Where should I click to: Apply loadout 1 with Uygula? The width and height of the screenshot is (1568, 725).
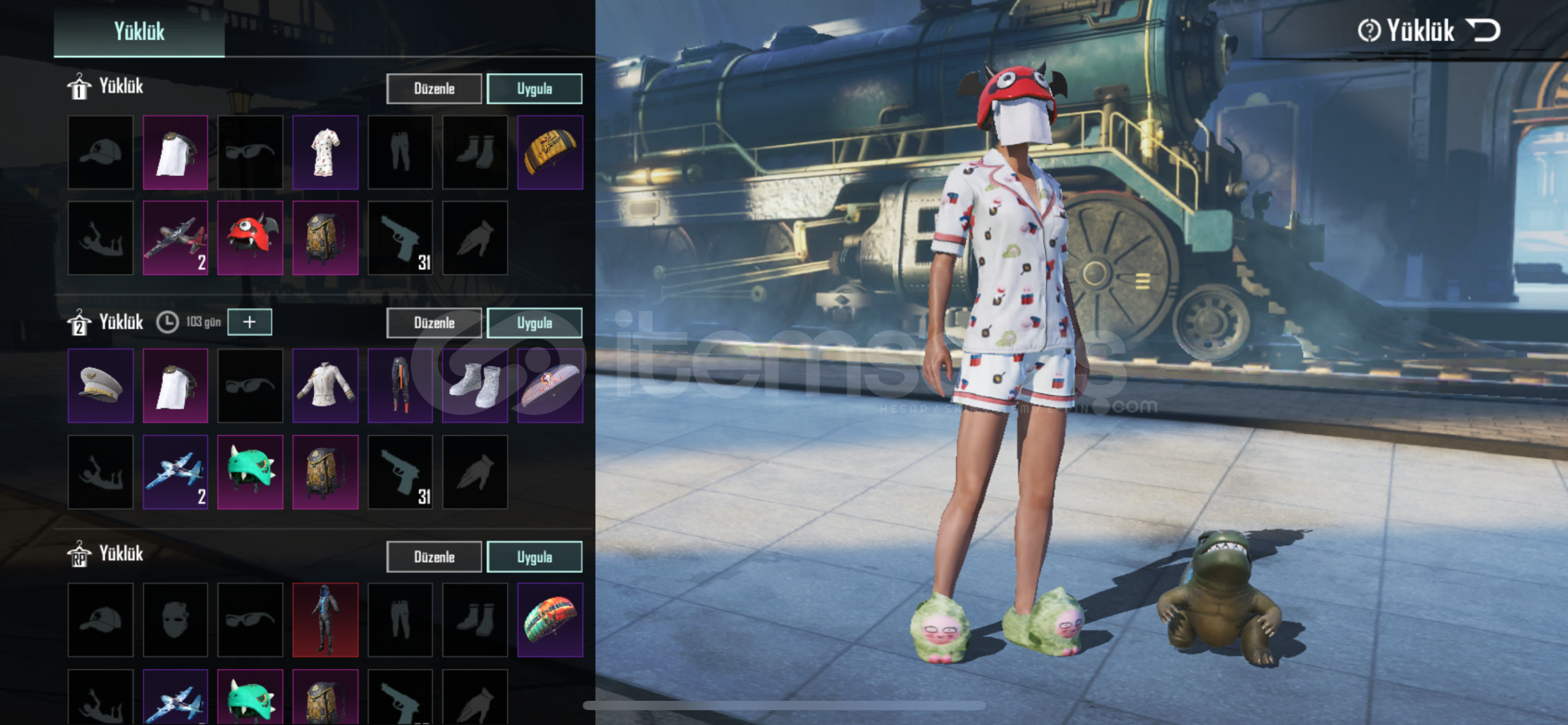[534, 89]
